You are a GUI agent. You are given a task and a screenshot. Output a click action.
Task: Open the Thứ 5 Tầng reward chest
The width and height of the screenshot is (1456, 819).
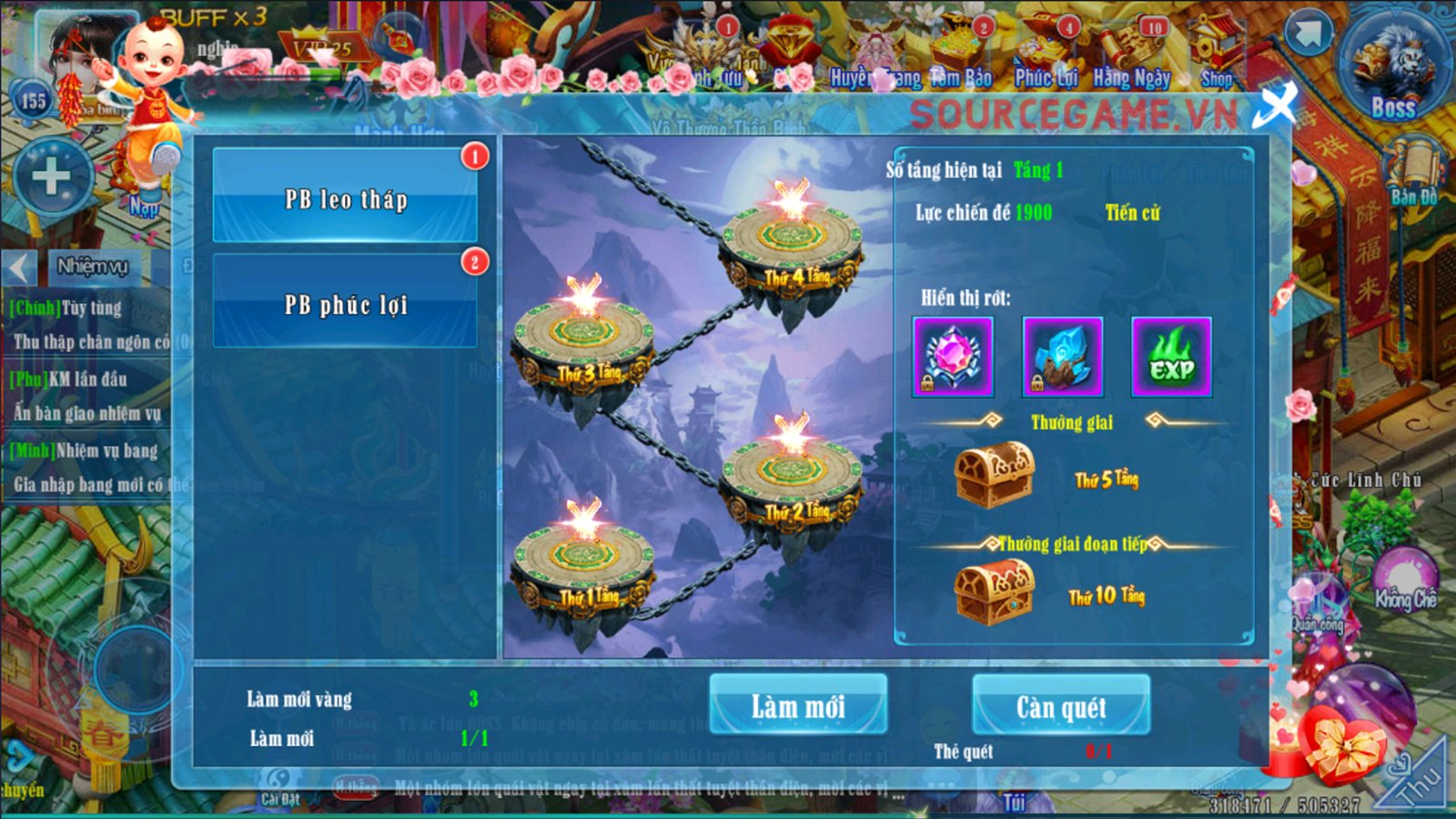click(994, 474)
